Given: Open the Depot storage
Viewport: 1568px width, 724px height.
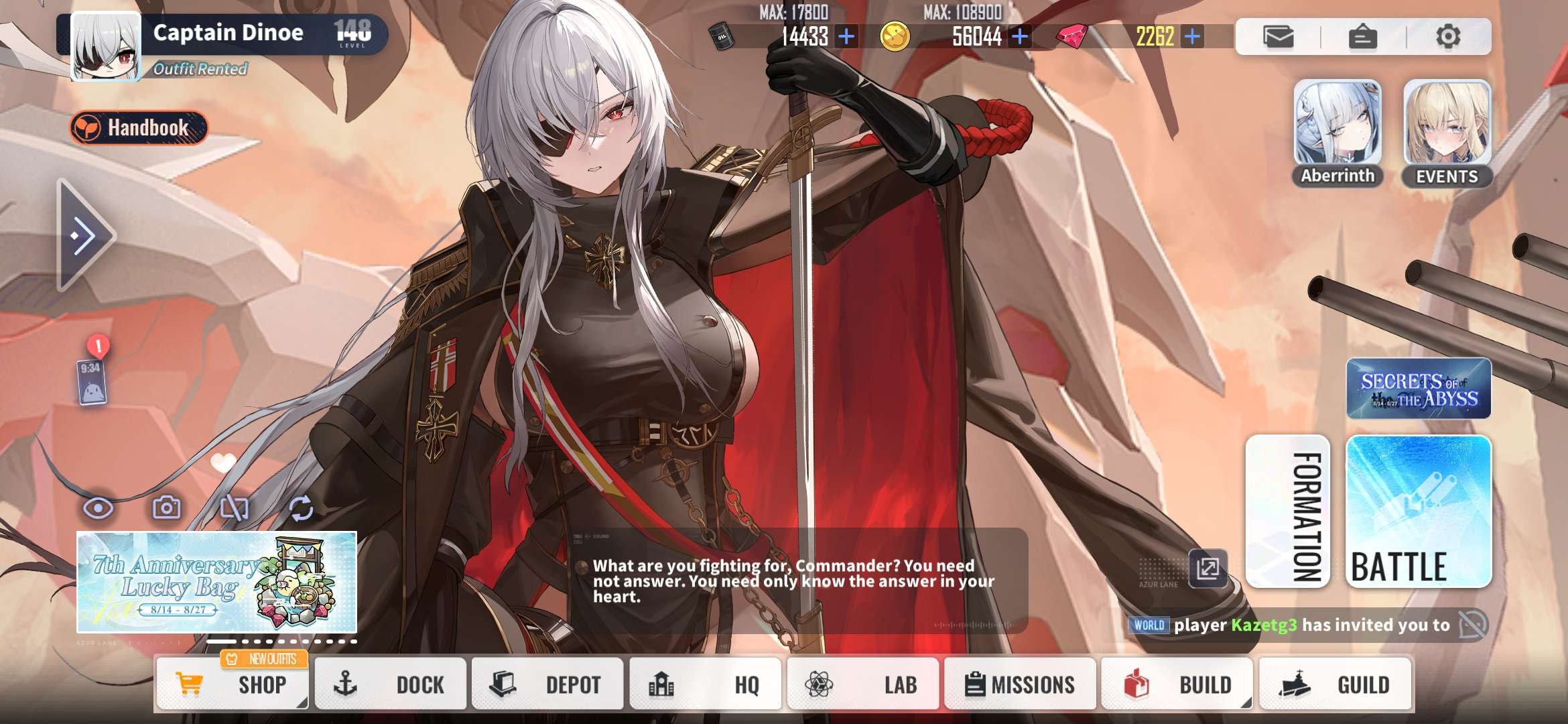Looking at the screenshot, I should [547, 684].
